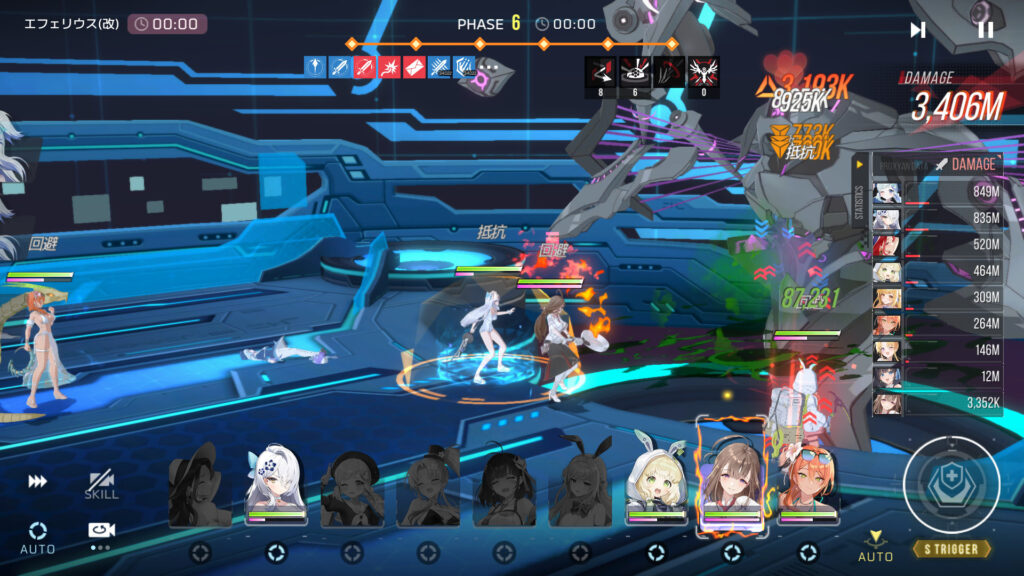Switch statistics to the DAMAGE tab
1024x576 pixels.
point(964,164)
